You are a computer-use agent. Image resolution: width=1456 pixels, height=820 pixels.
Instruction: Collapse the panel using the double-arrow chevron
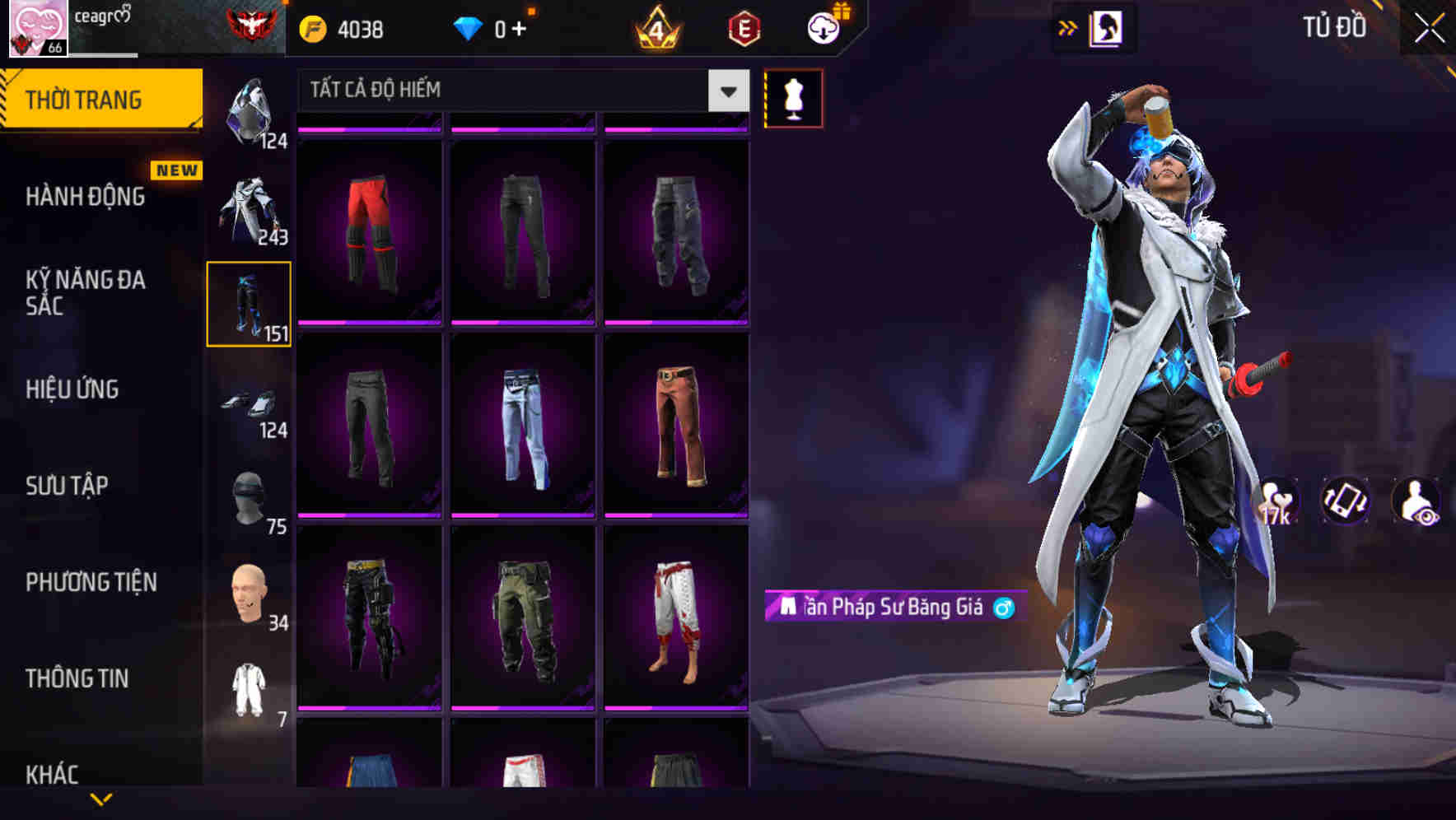pos(1068,26)
